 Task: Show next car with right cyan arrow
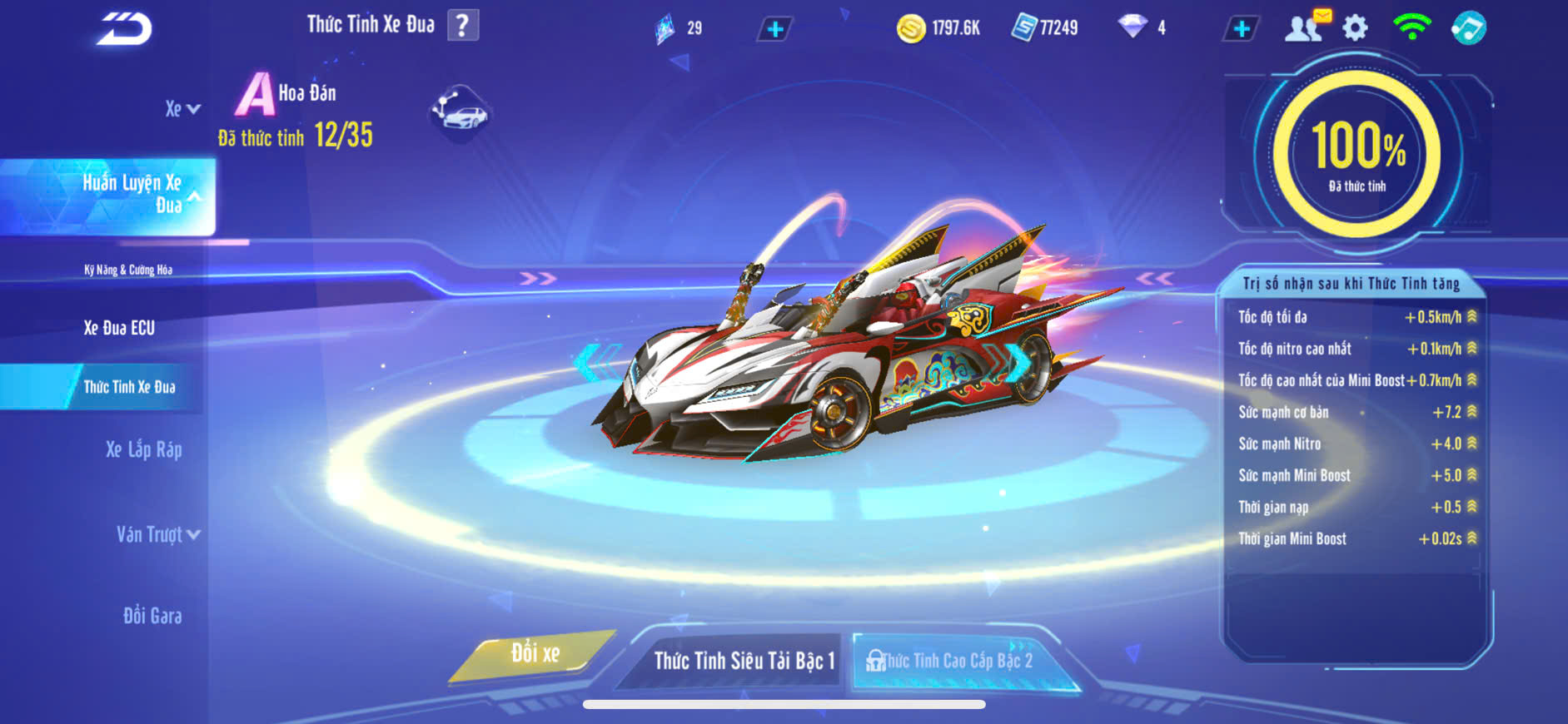[1018, 361]
